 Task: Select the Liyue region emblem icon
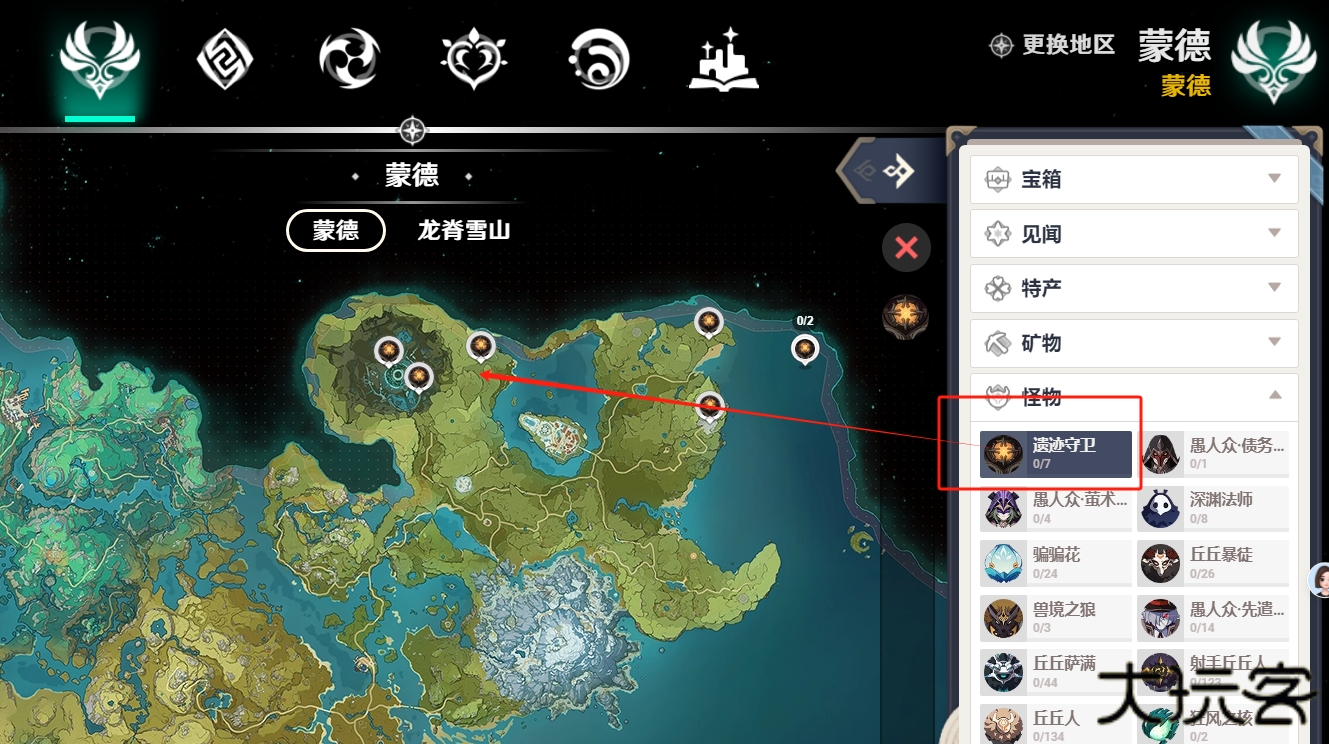(224, 58)
